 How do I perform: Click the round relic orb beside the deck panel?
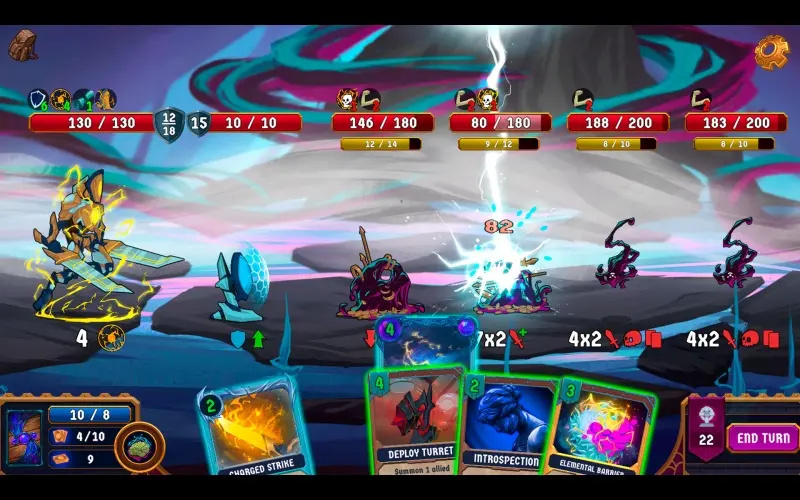tap(139, 447)
